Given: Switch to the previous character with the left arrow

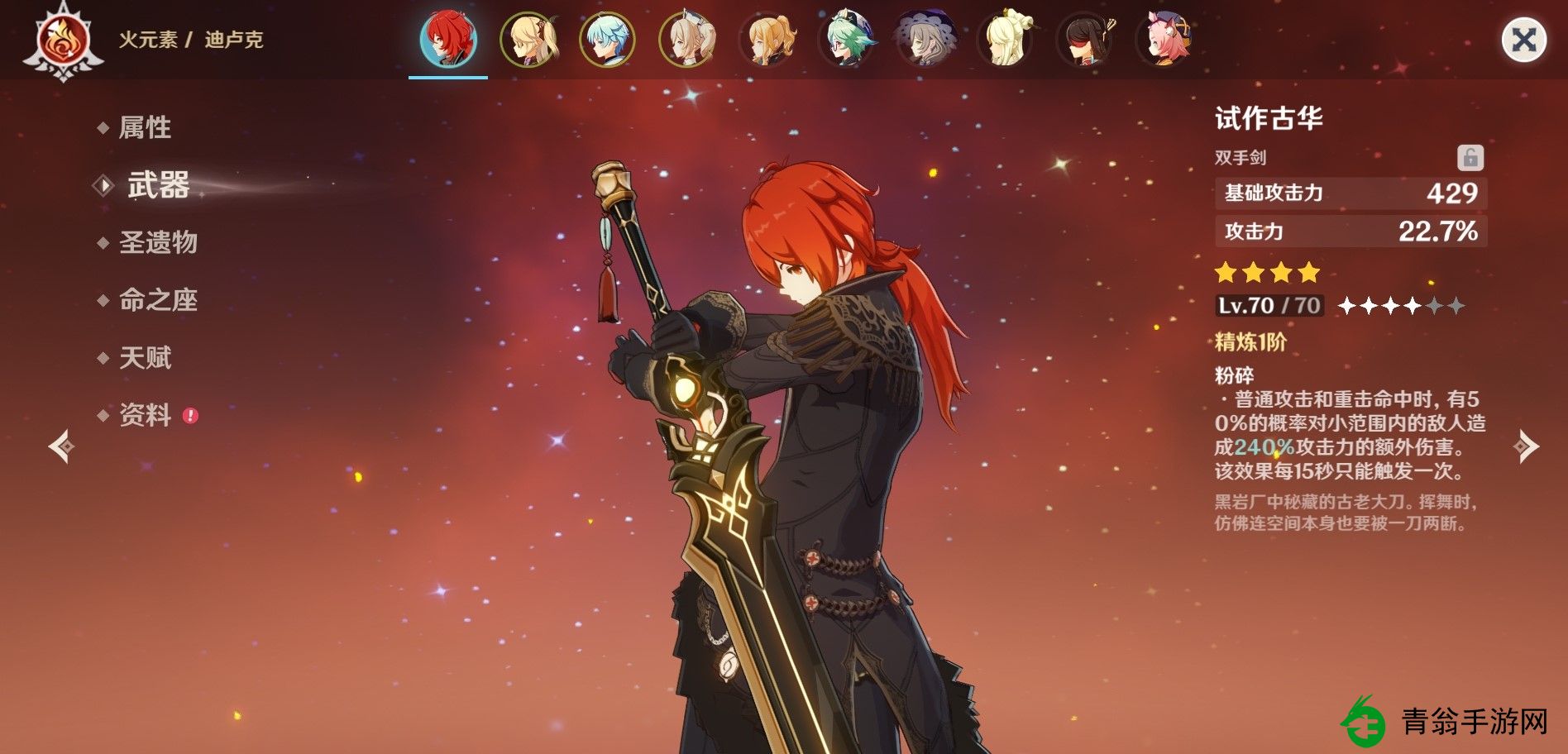Looking at the screenshot, I should pos(61,446).
